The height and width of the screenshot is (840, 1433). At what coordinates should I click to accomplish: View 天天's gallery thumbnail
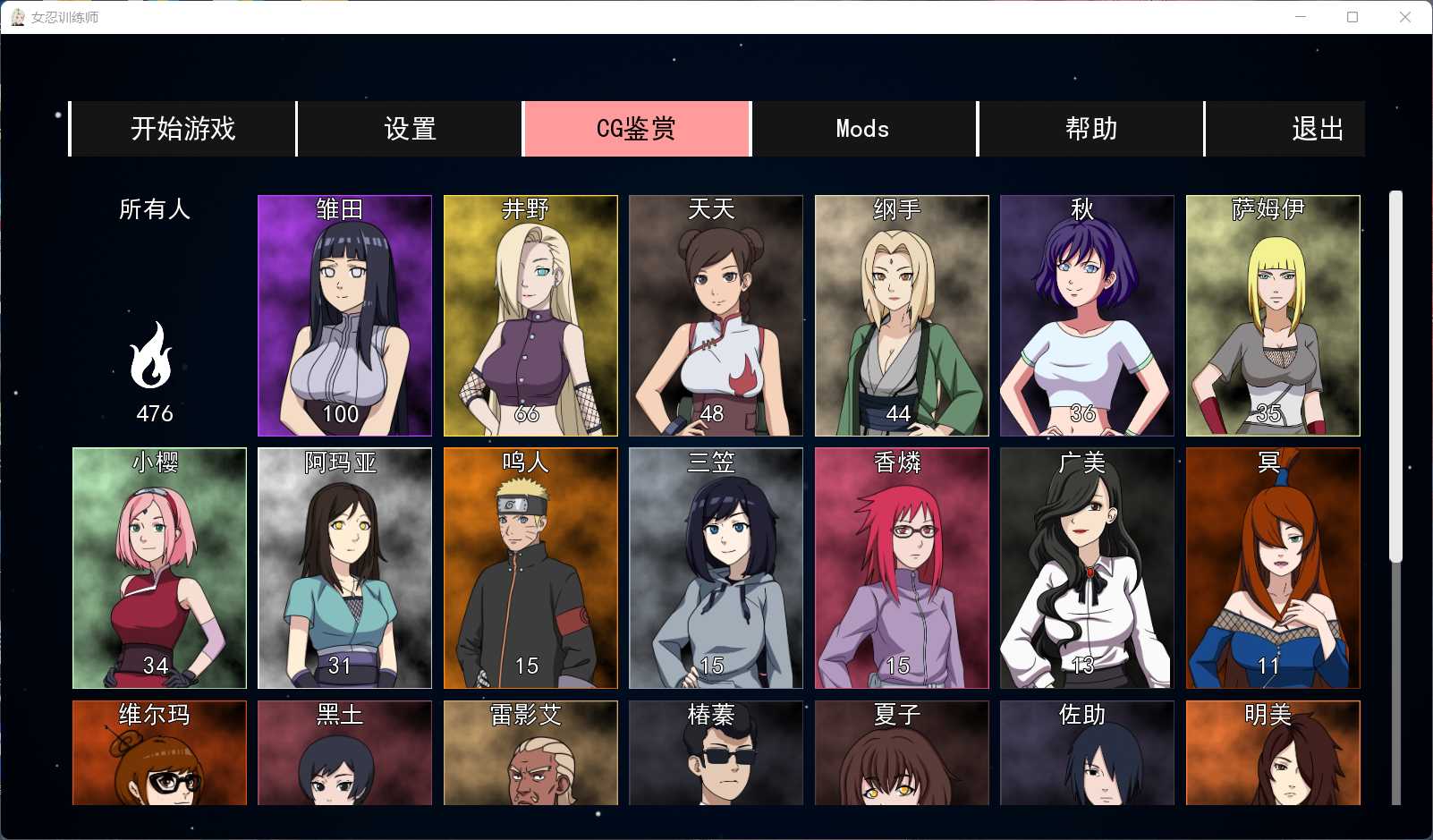(x=716, y=315)
